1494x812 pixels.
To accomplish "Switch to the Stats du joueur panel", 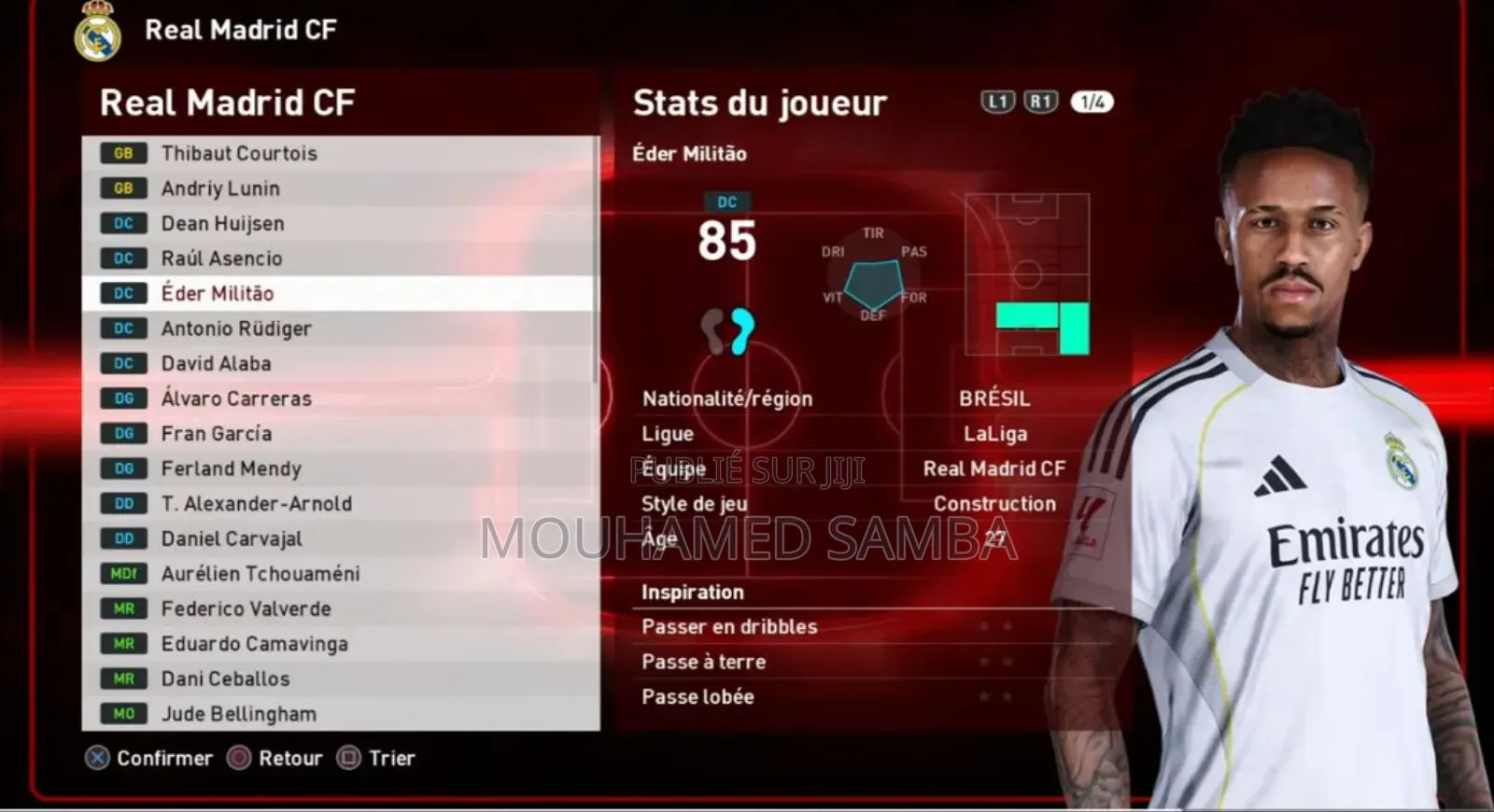I will pos(758,102).
